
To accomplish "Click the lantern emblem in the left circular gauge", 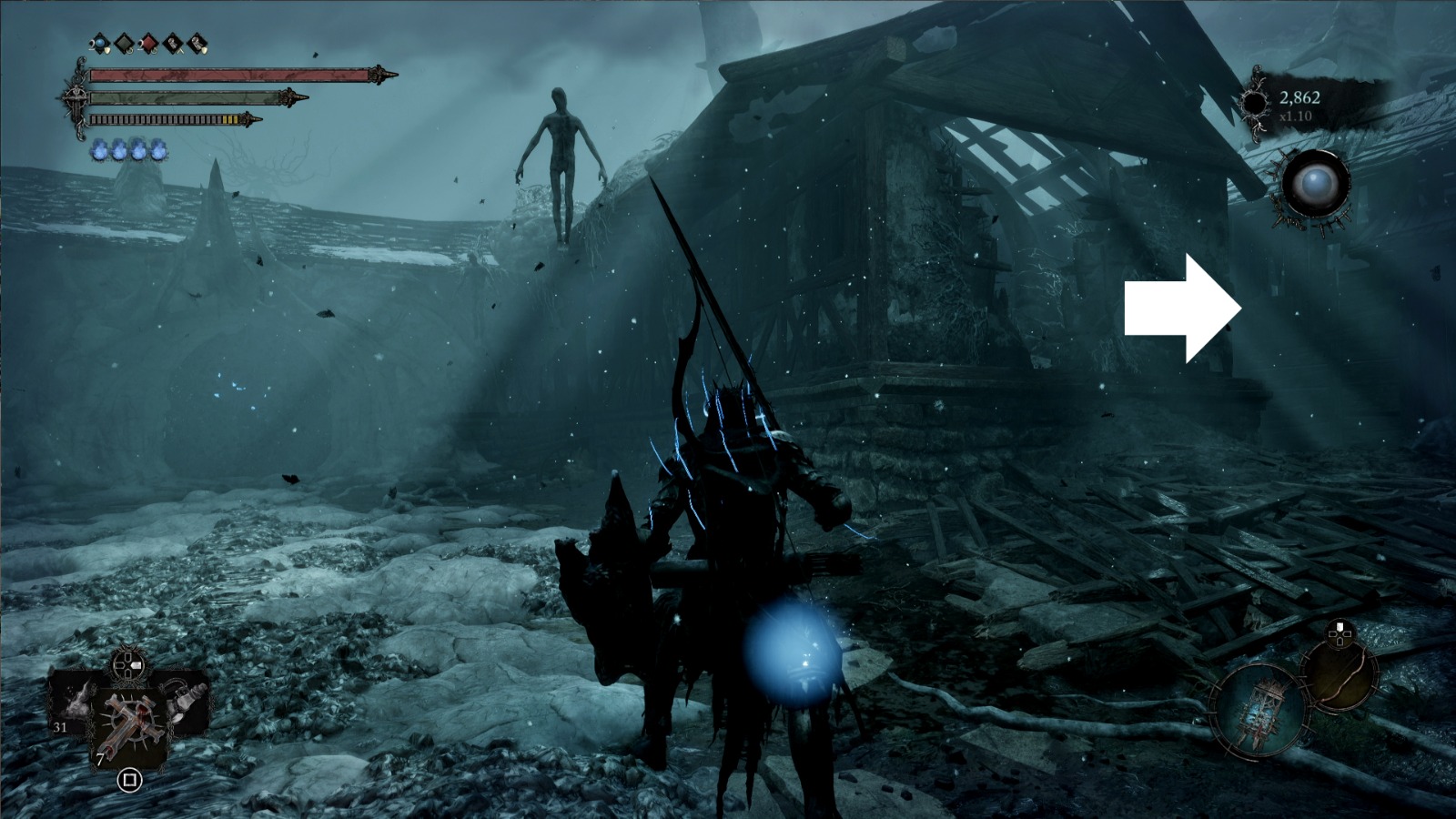I will pyautogui.click(x=1262, y=711).
